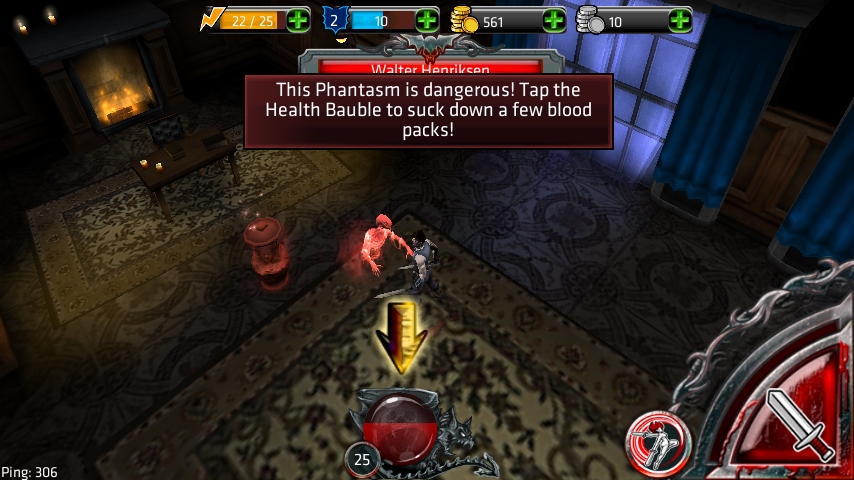Screen dimensions: 854x480
Task: Buy more gold coins with plus button
Action: click(553, 20)
